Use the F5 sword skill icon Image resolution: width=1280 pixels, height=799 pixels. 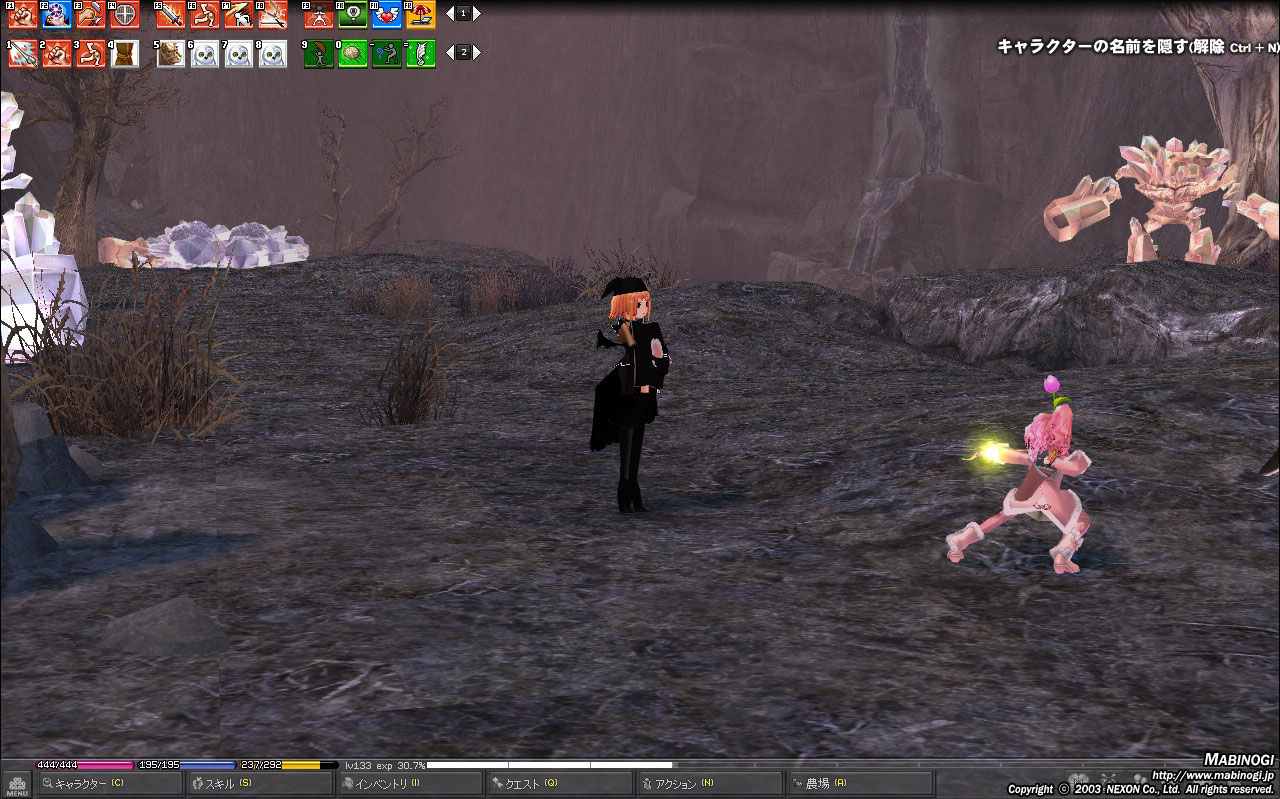coord(170,15)
